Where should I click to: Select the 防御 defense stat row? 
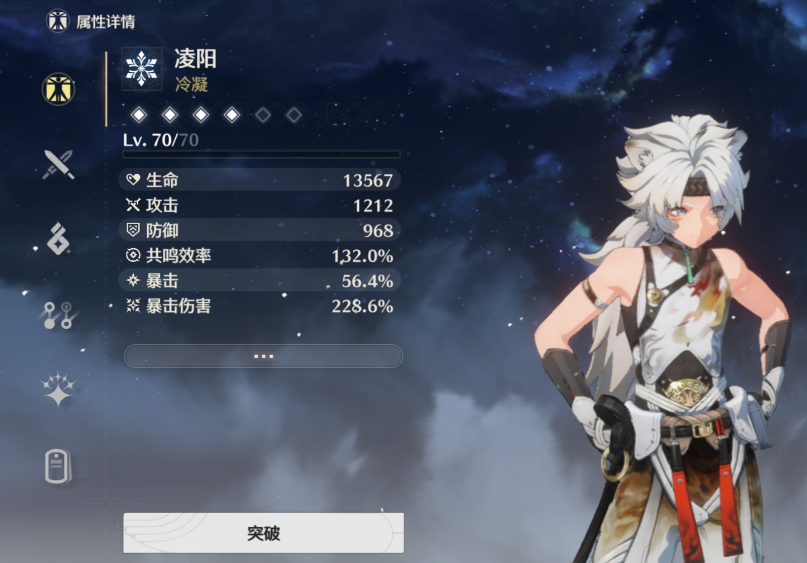tap(261, 230)
